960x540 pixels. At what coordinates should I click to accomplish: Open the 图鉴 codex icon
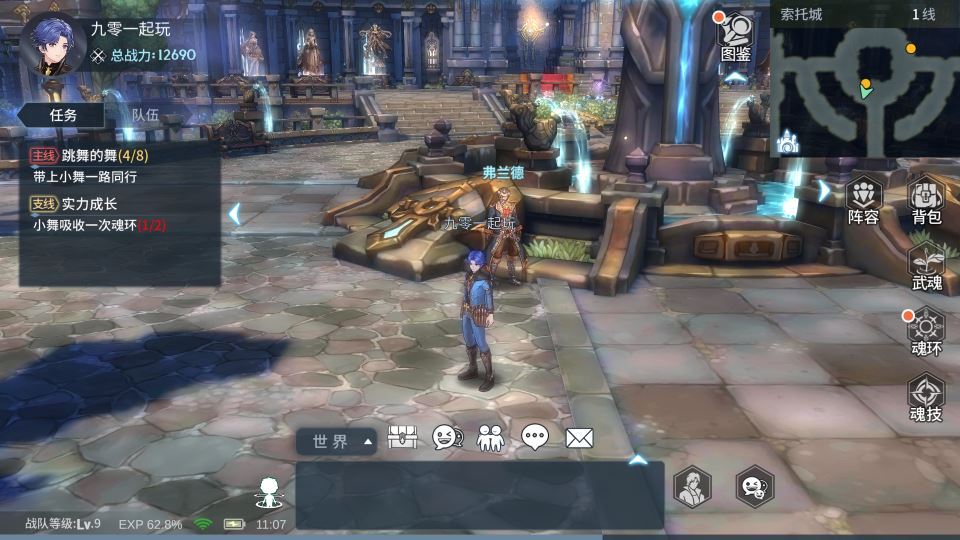tap(736, 38)
